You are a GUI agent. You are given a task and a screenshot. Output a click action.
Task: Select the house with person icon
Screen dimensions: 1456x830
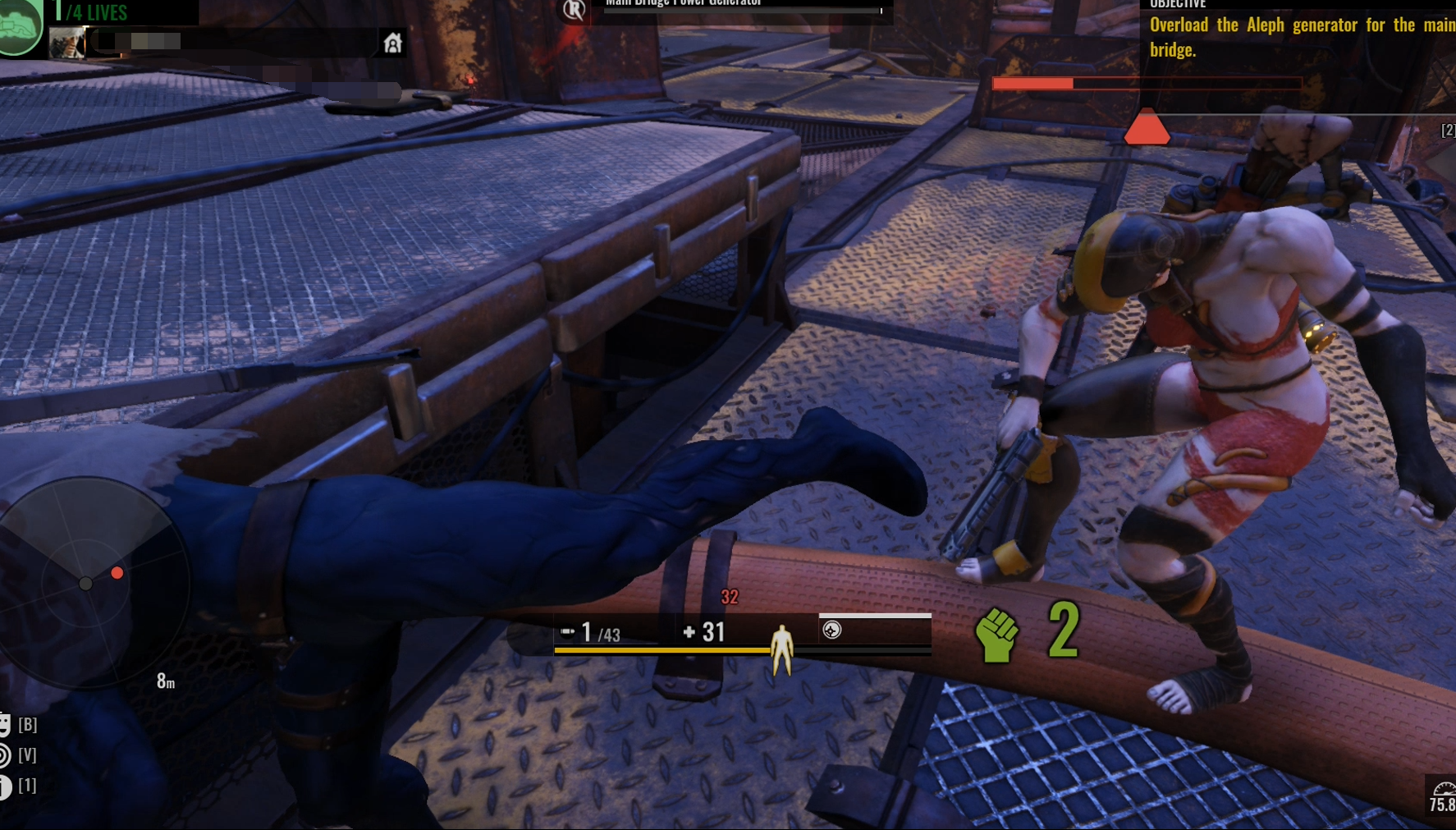393,43
